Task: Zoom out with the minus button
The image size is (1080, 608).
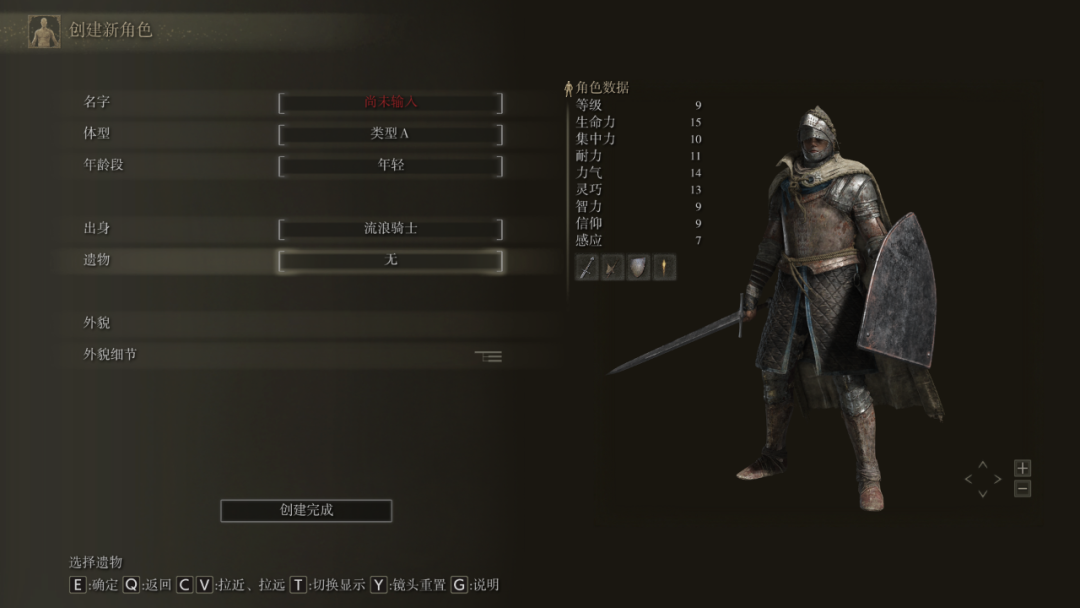Action: tap(1022, 489)
